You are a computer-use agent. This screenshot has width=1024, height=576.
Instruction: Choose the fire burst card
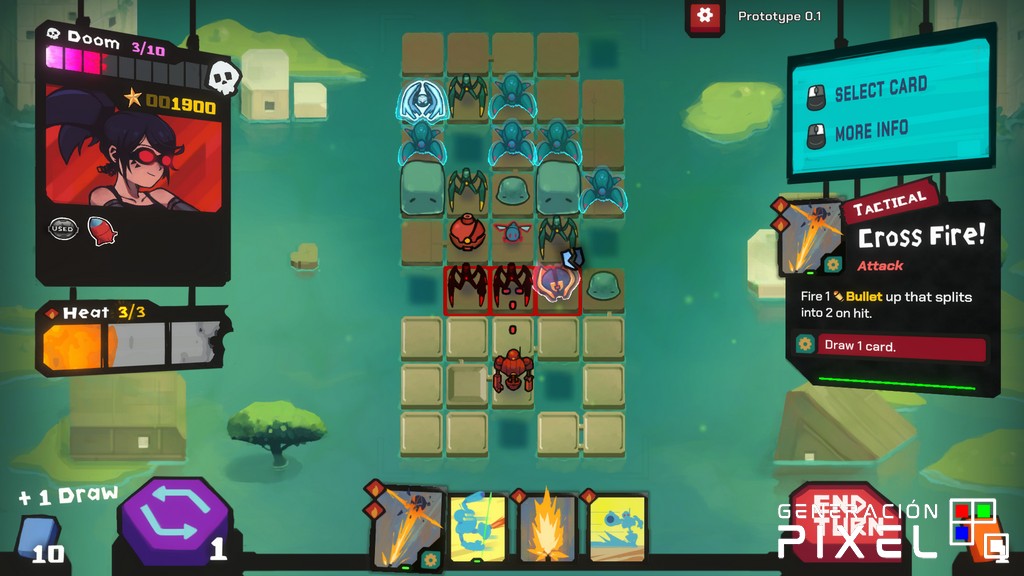coord(547,527)
